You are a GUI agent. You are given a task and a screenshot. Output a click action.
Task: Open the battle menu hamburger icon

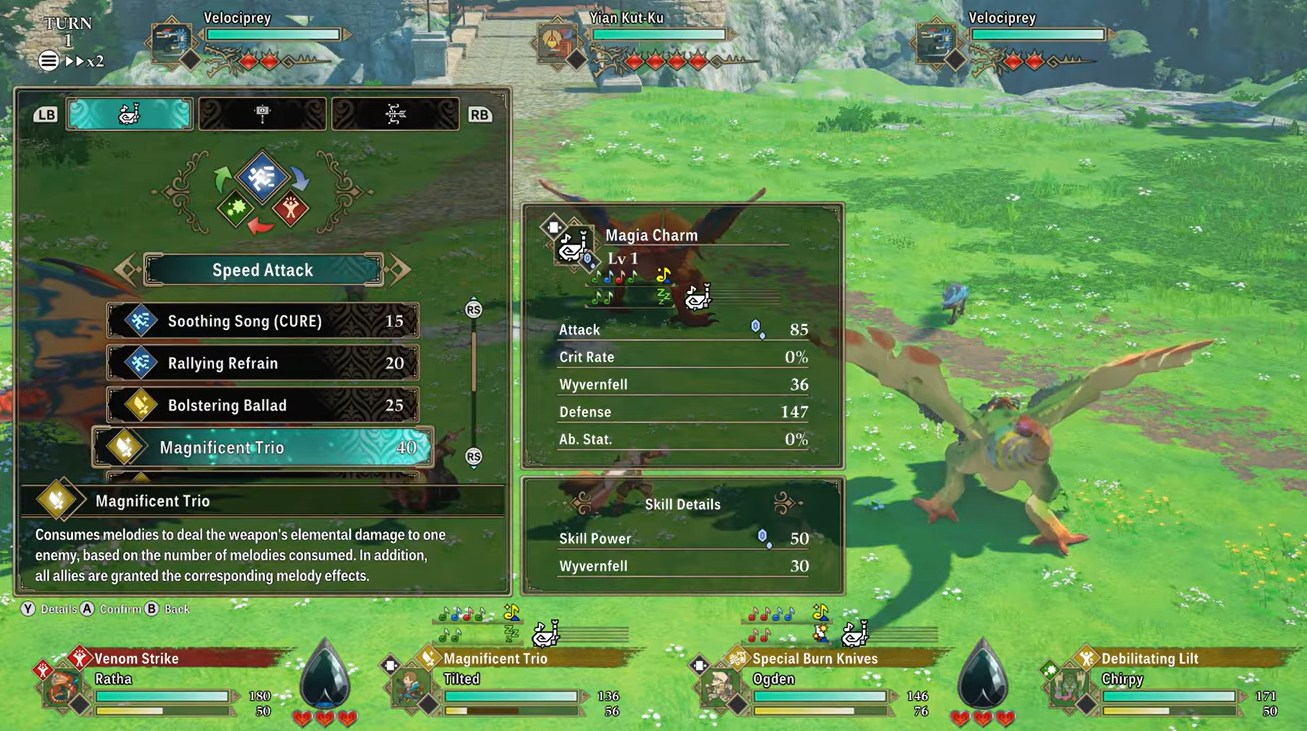(48, 61)
